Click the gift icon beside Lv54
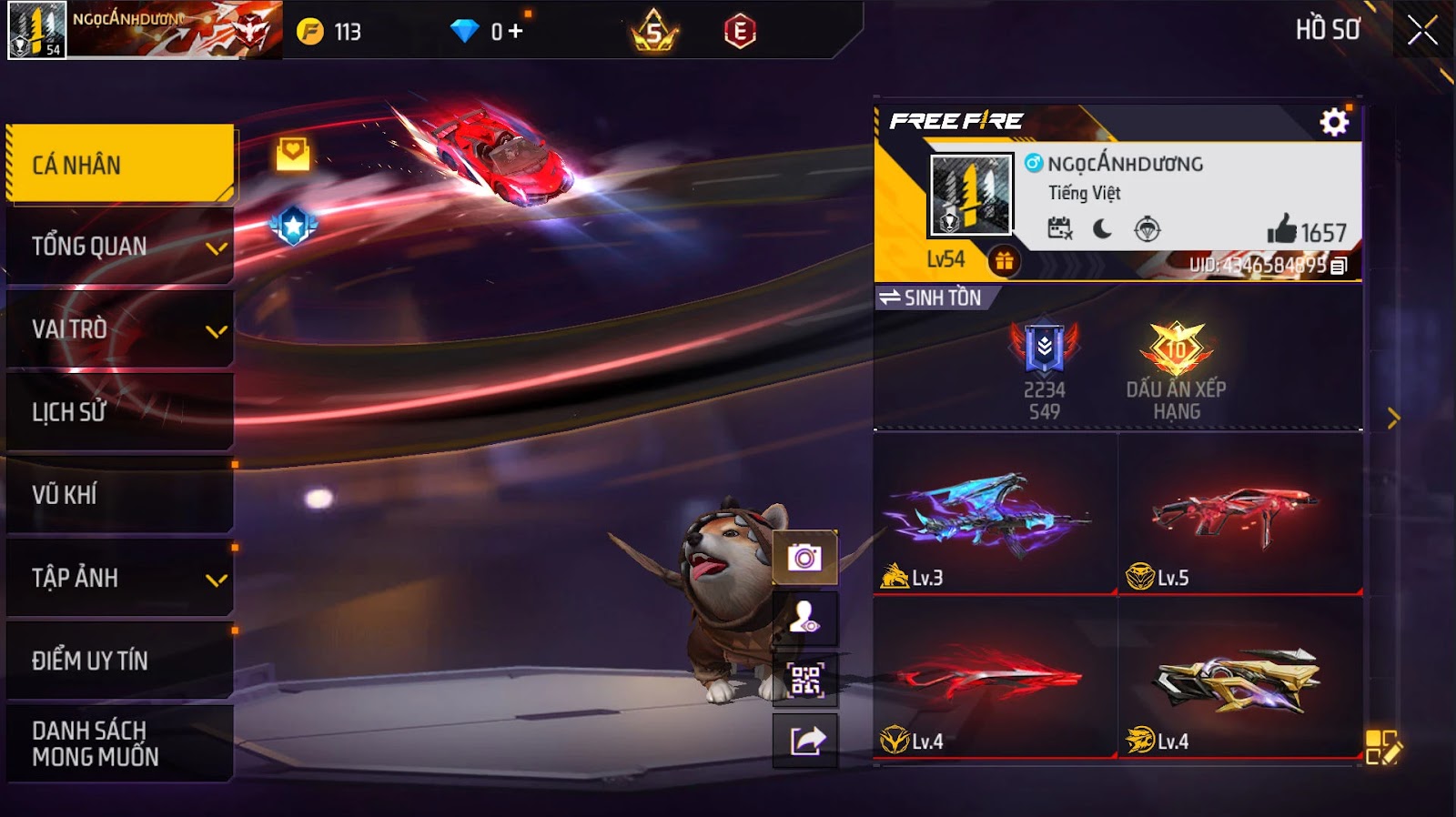This screenshot has width=1456, height=817. coord(1004,262)
